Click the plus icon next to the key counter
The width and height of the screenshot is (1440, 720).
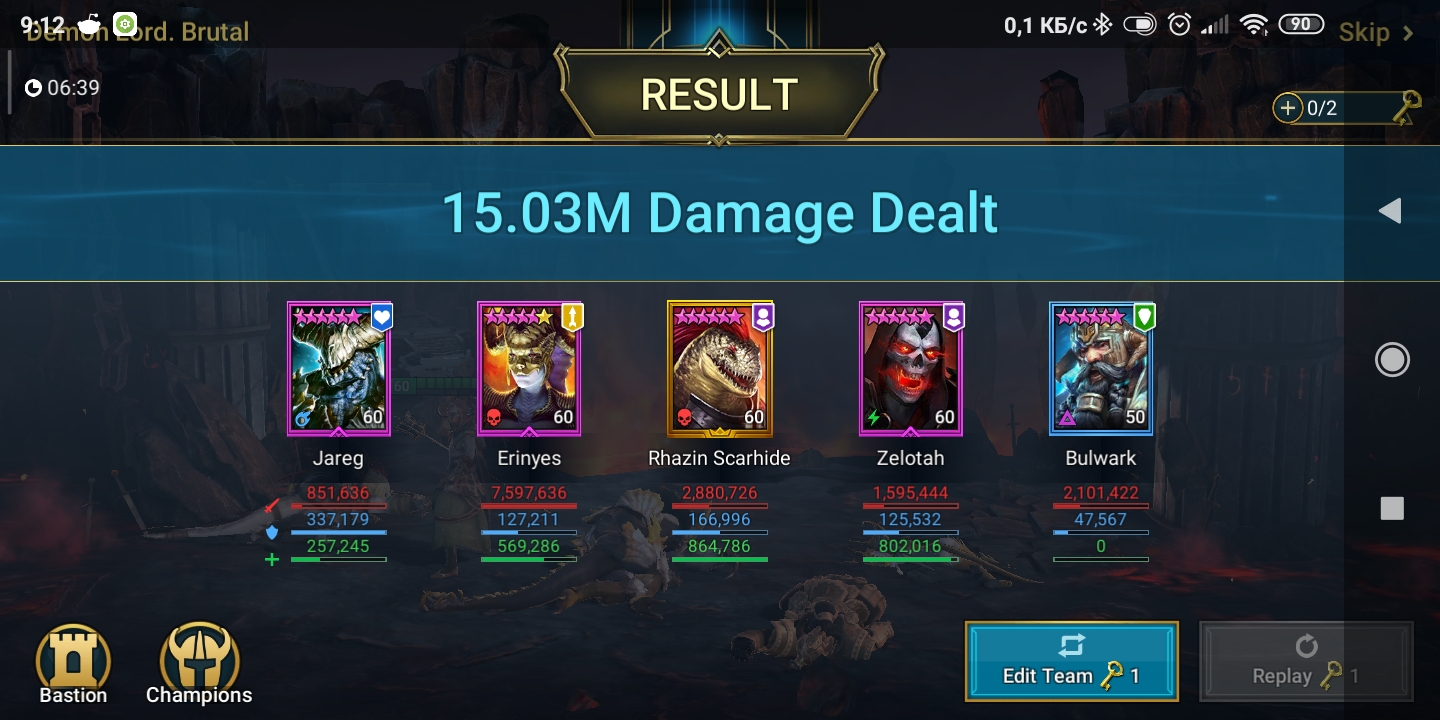1288,107
